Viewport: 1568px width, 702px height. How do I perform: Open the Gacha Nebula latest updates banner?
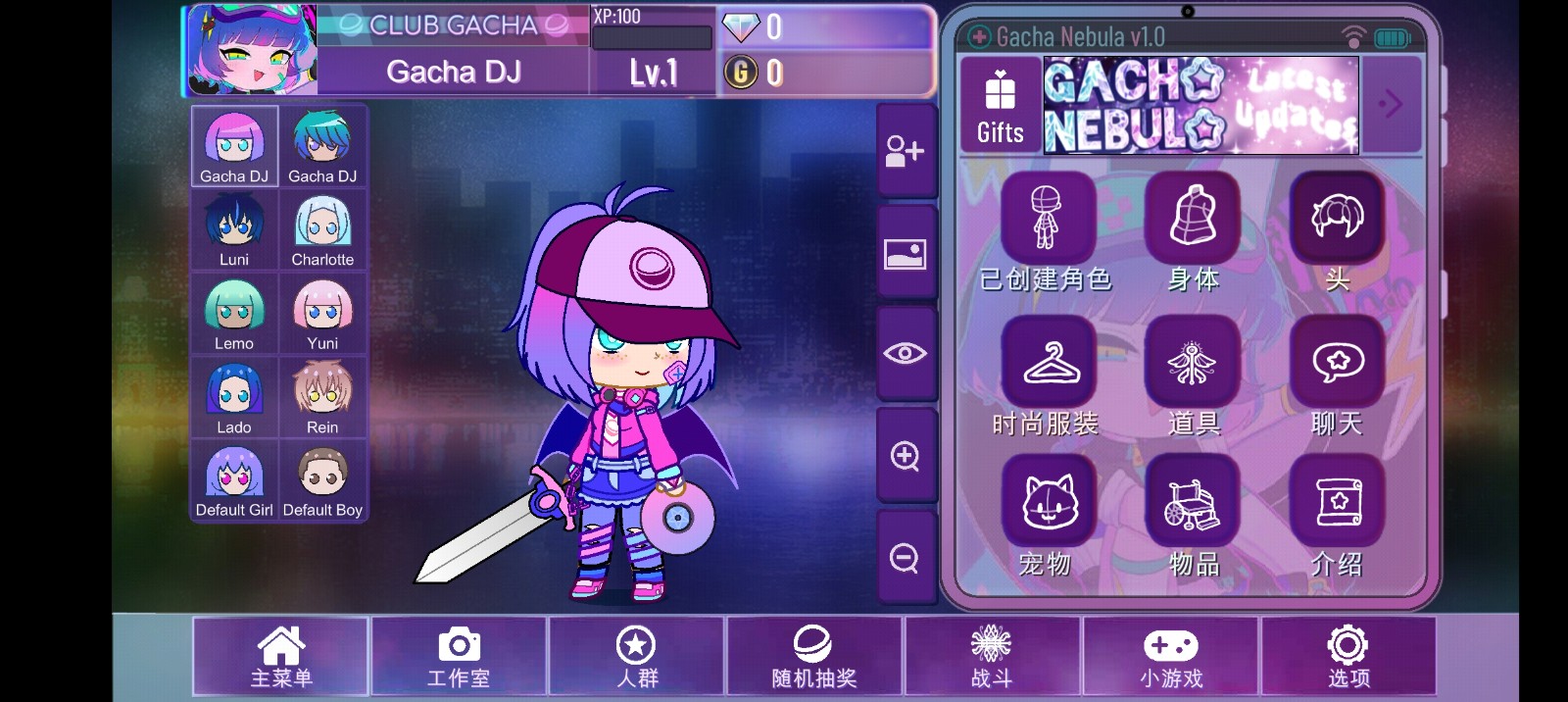point(1200,106)
